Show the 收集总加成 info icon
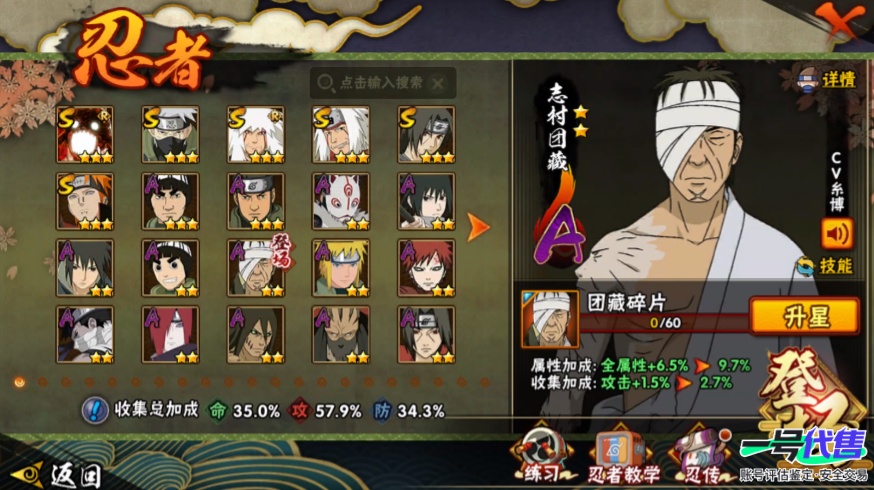The image size is (874, 490). tap(96, 410)
